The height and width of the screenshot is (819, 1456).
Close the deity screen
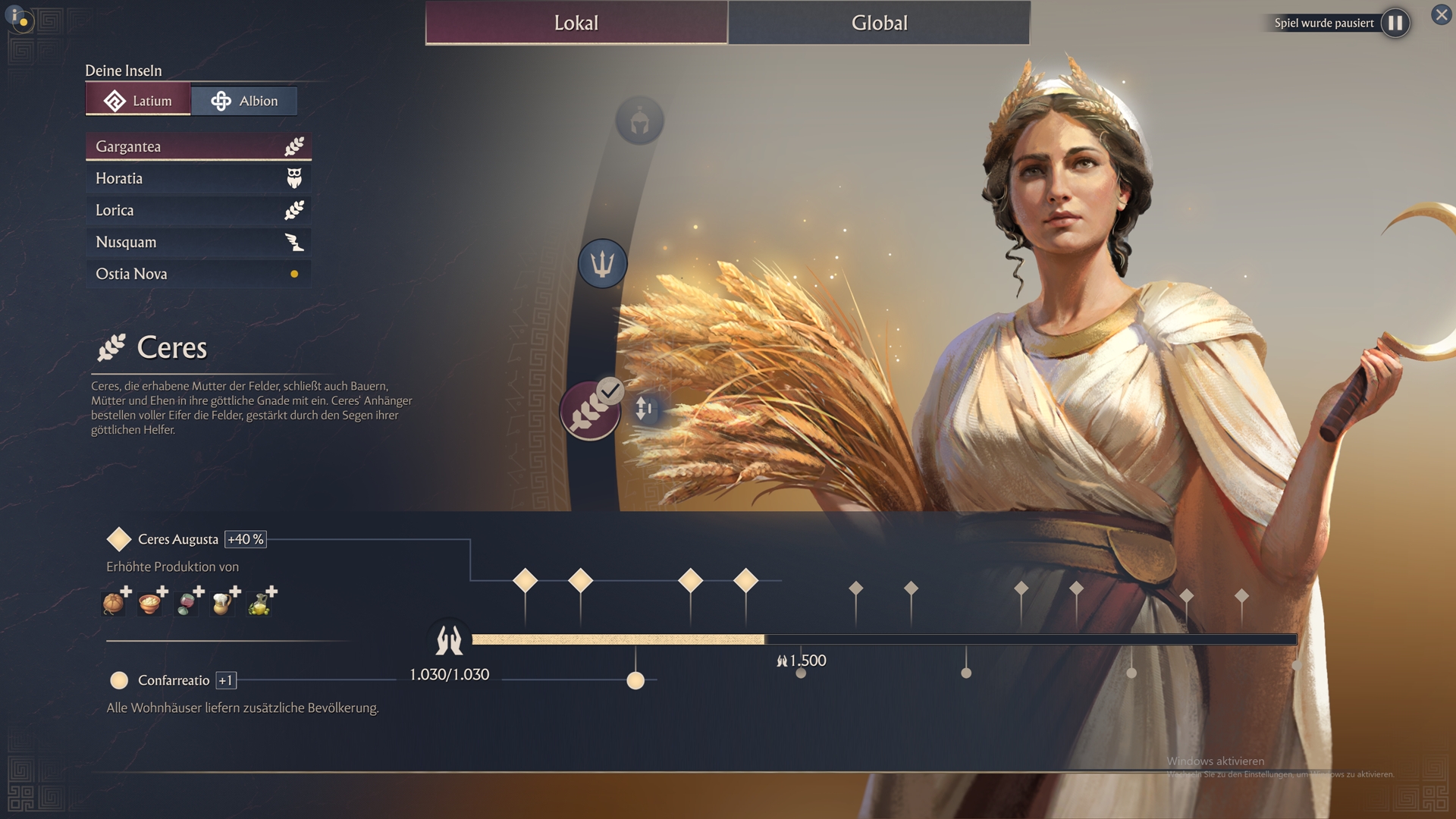pos(1441,14)
